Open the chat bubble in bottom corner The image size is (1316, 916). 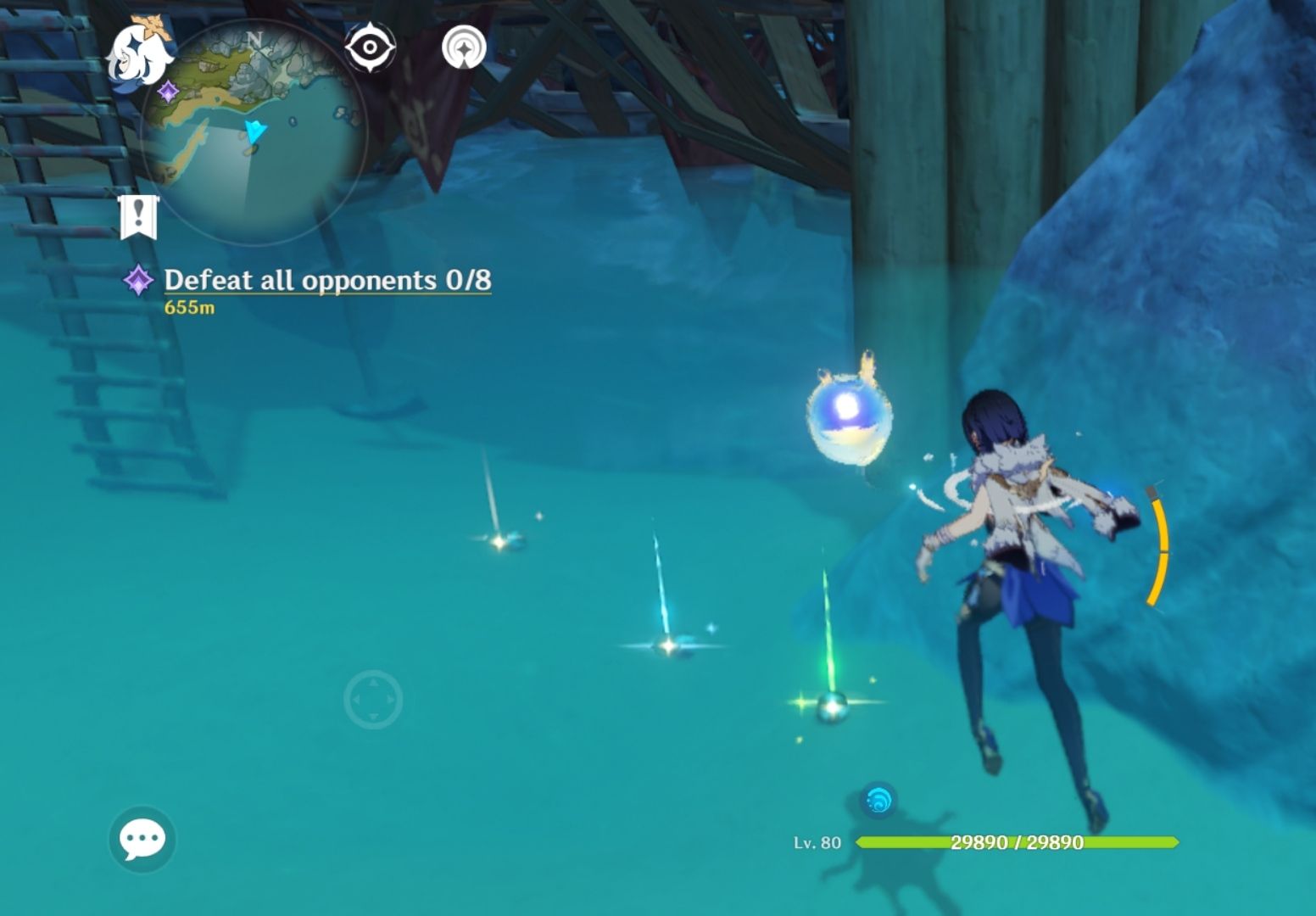pos(142,841)
